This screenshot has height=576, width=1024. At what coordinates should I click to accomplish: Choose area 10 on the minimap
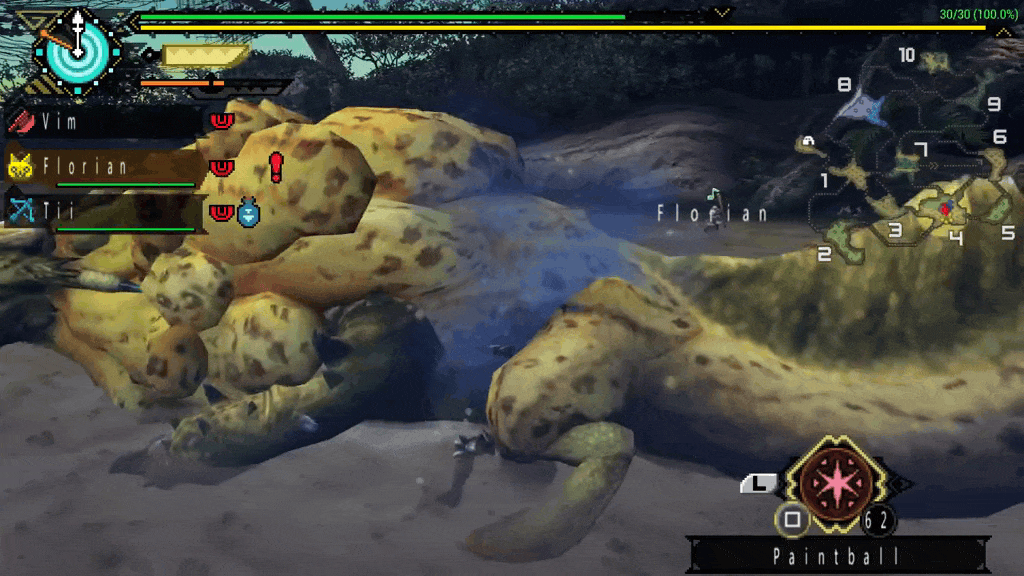[906, 56]
